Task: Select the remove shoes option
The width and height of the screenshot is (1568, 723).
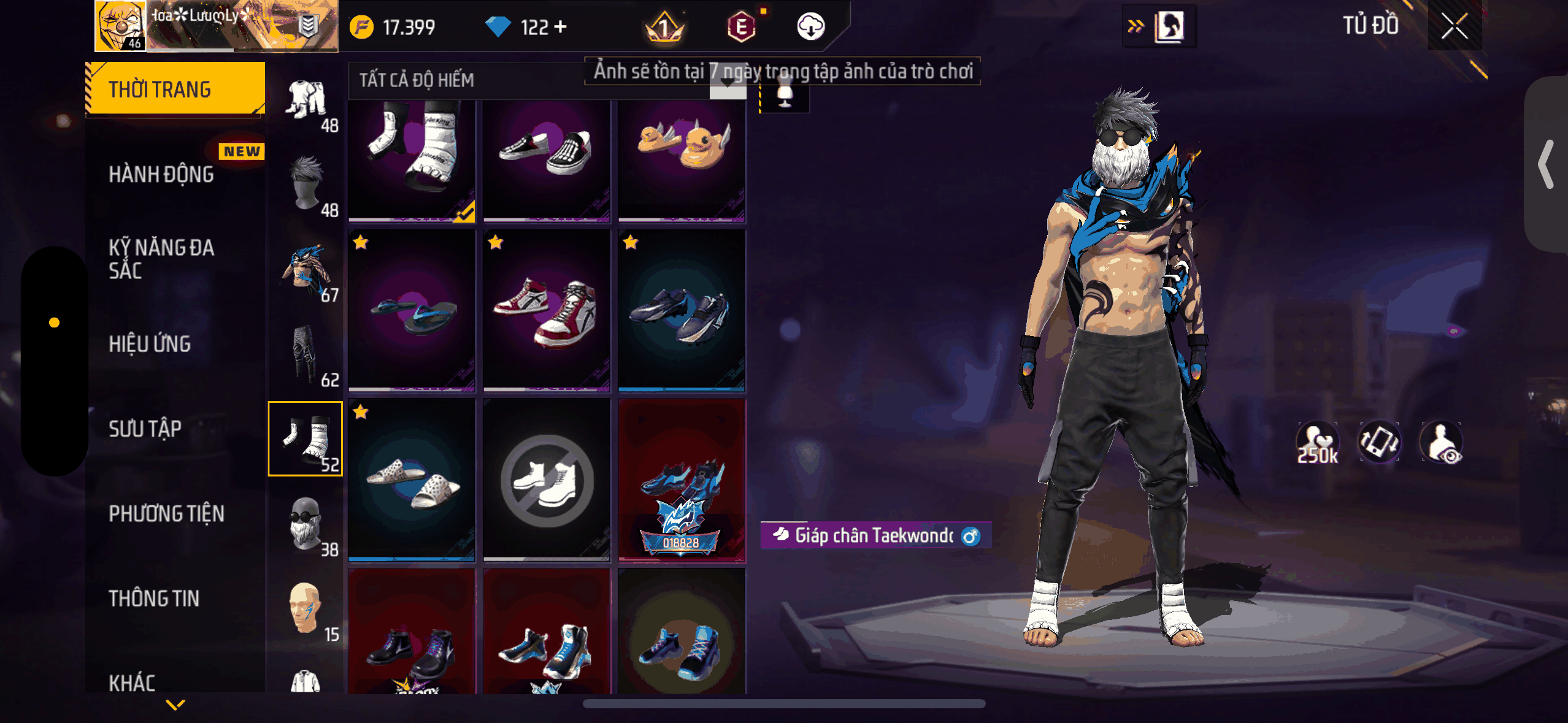Action: point(546,480)
